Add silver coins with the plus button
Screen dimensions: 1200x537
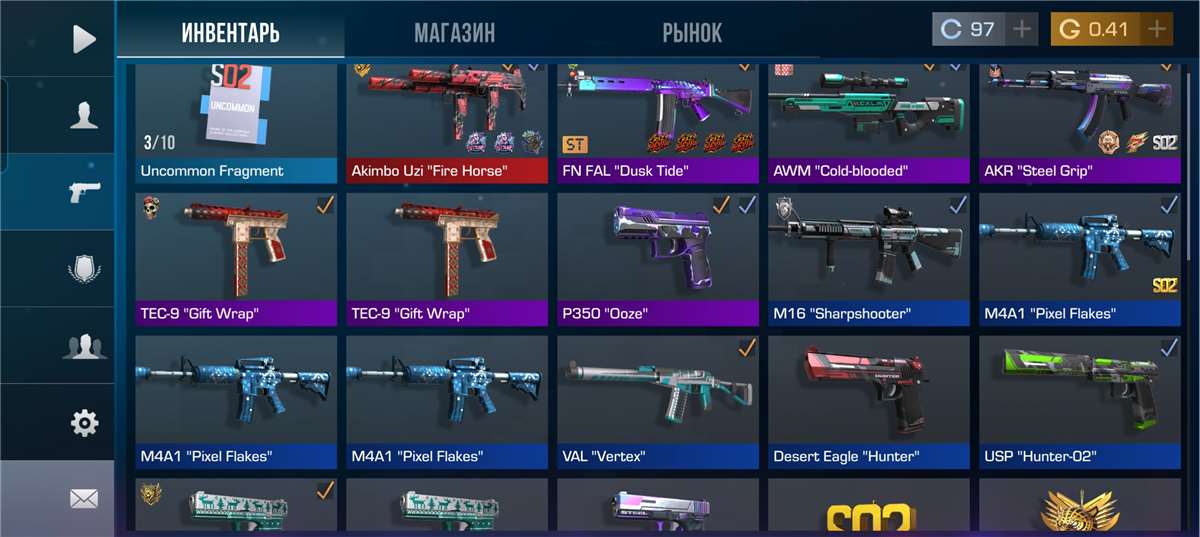1021,29
